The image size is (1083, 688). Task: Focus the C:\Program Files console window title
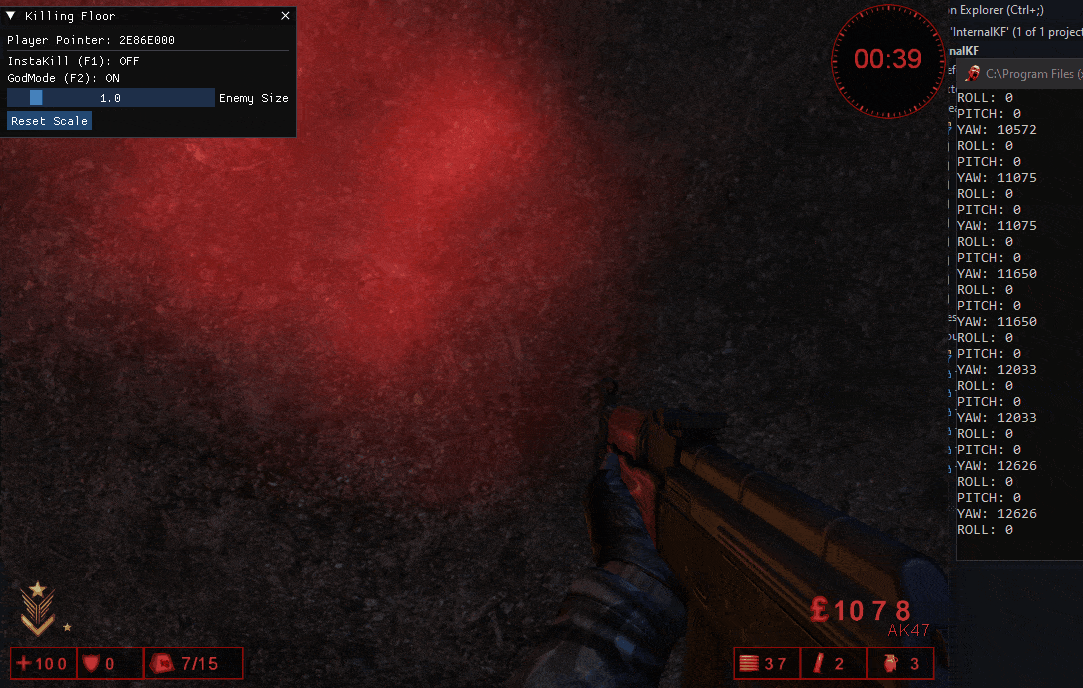click(x=1028, y=74)
